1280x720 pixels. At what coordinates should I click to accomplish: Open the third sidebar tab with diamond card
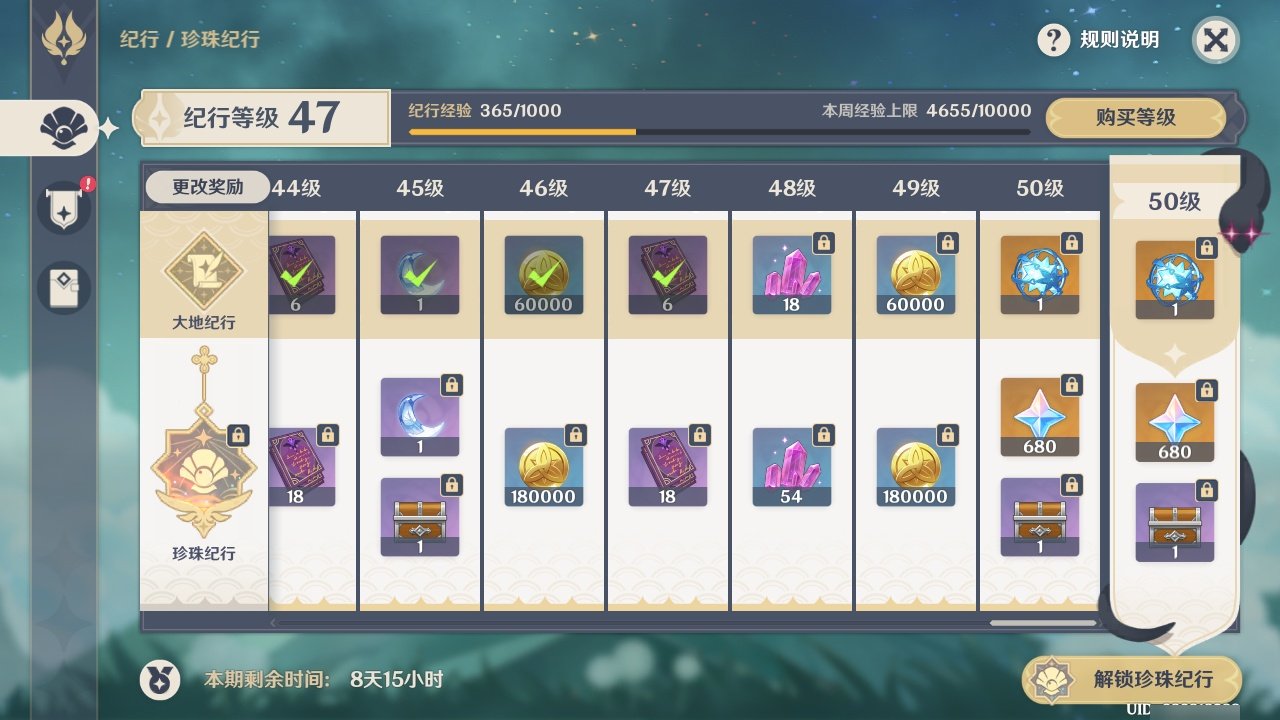64,287
